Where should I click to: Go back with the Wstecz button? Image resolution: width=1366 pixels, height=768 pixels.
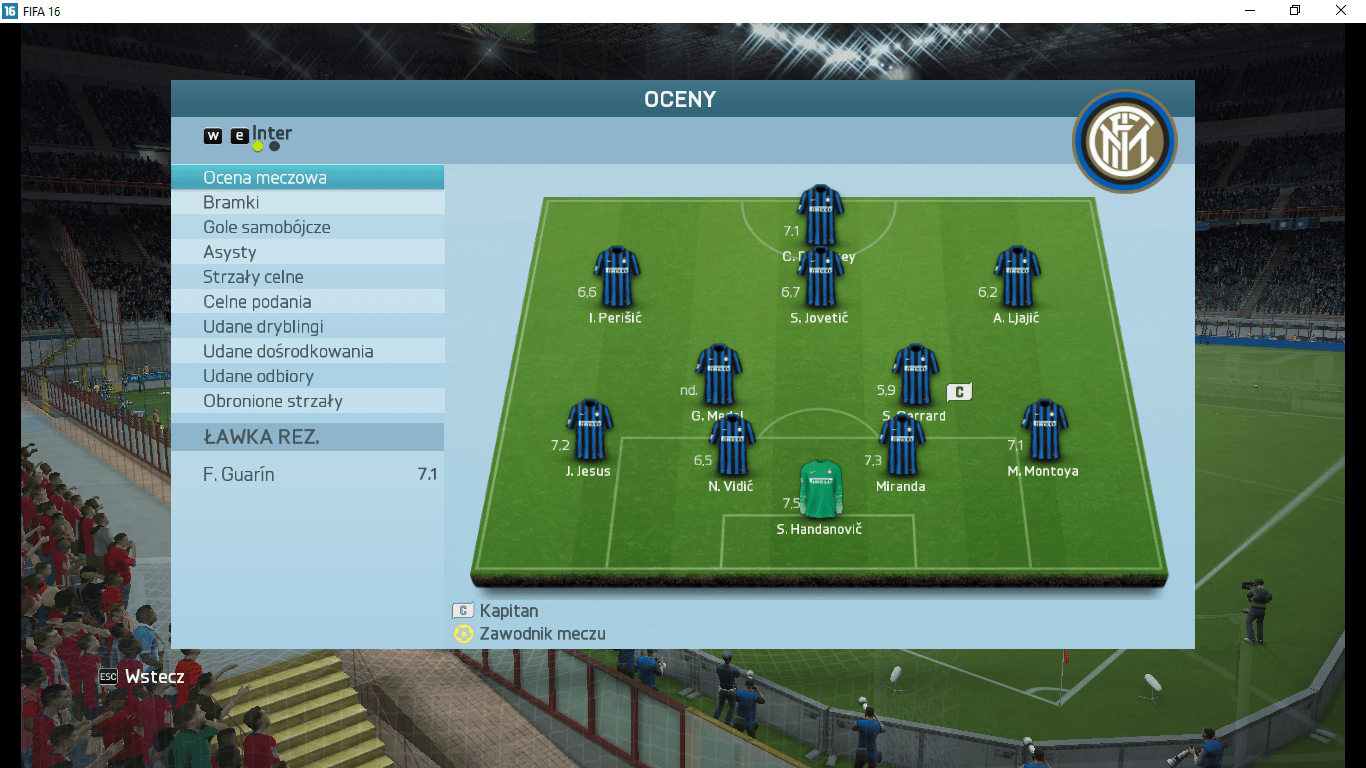click(143, 677)
